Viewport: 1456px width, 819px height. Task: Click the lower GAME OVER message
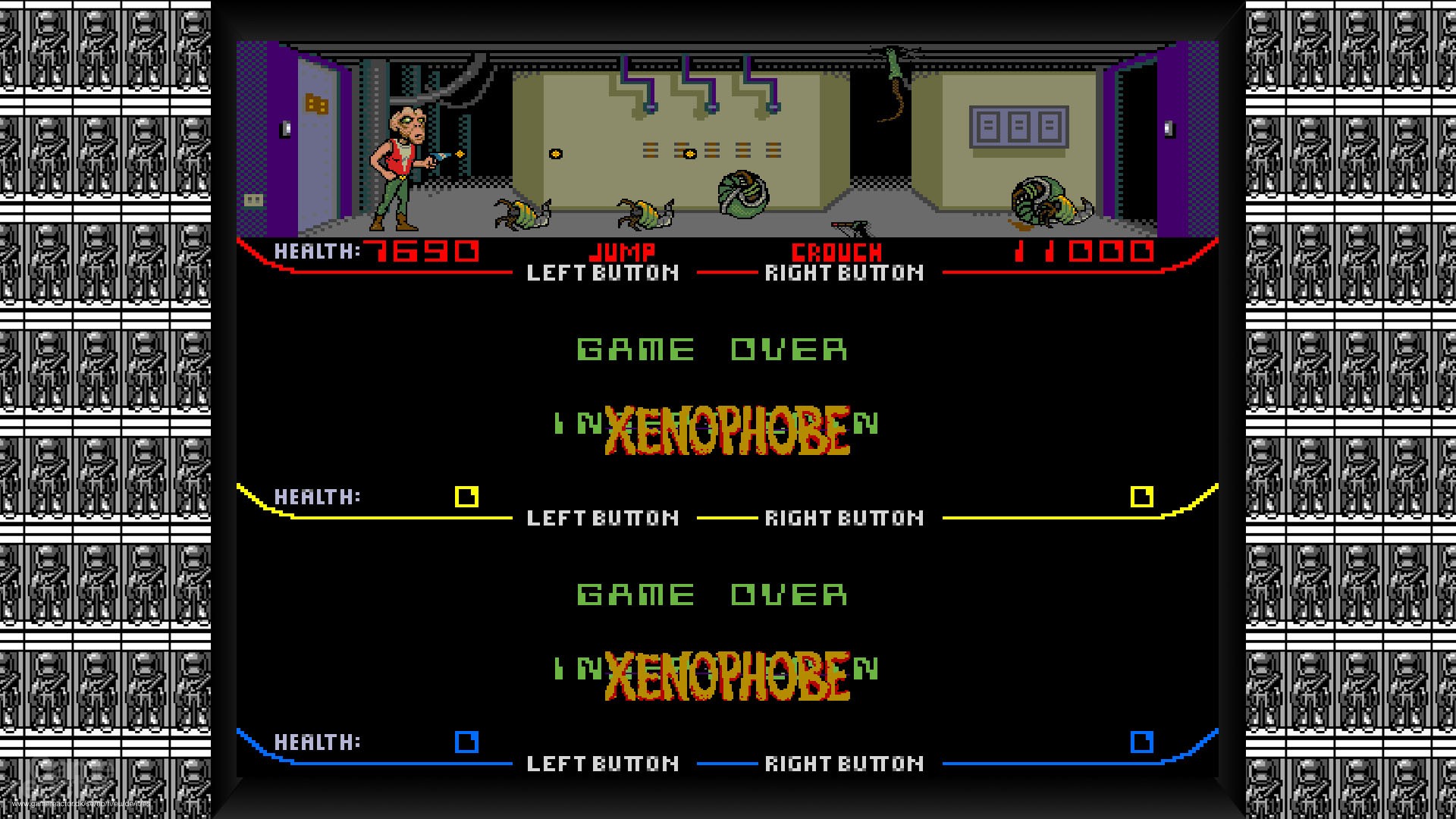pyautogui.click(x=711, y=595)
